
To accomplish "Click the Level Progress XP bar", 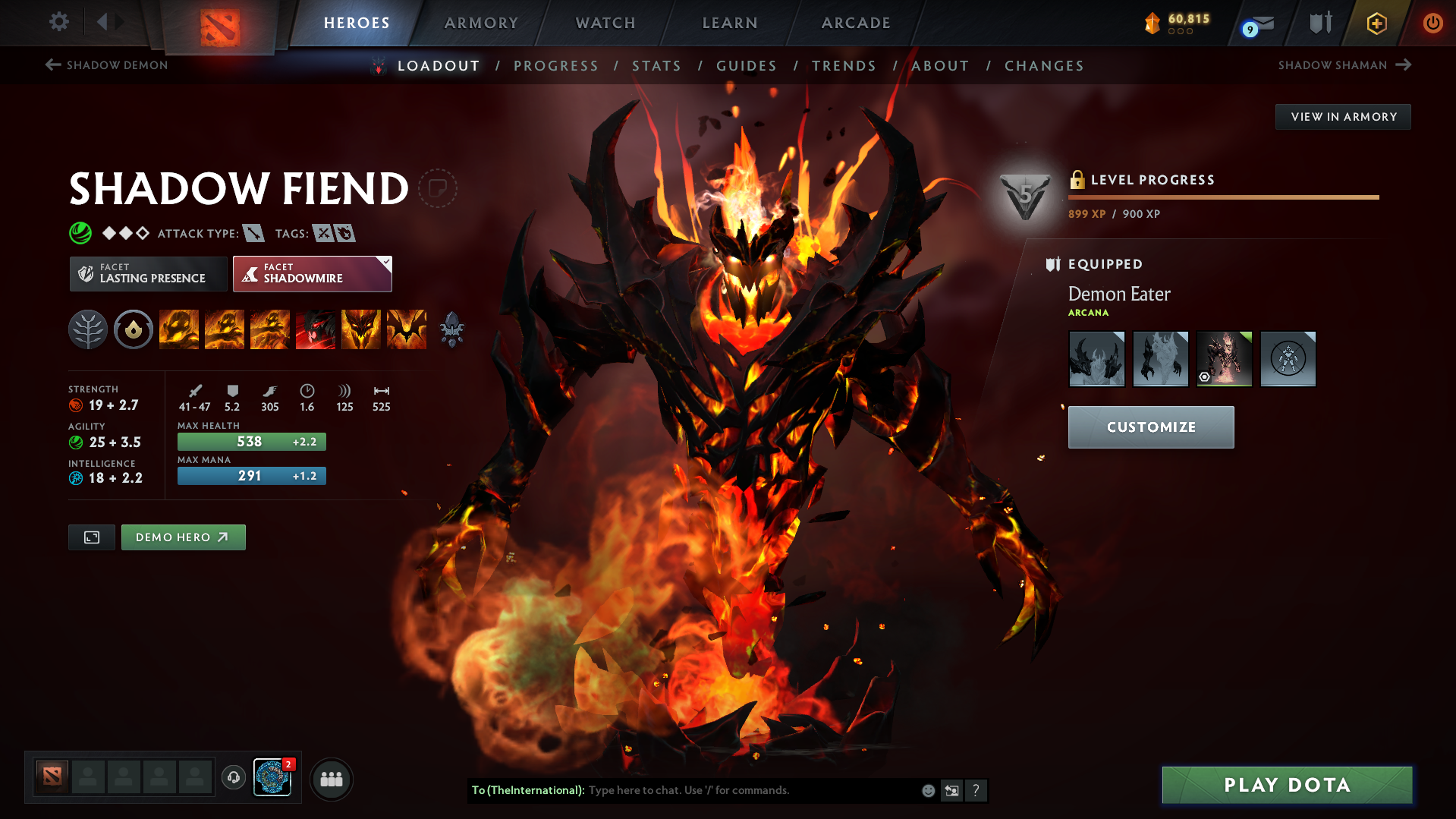I will click(1223, 197).
